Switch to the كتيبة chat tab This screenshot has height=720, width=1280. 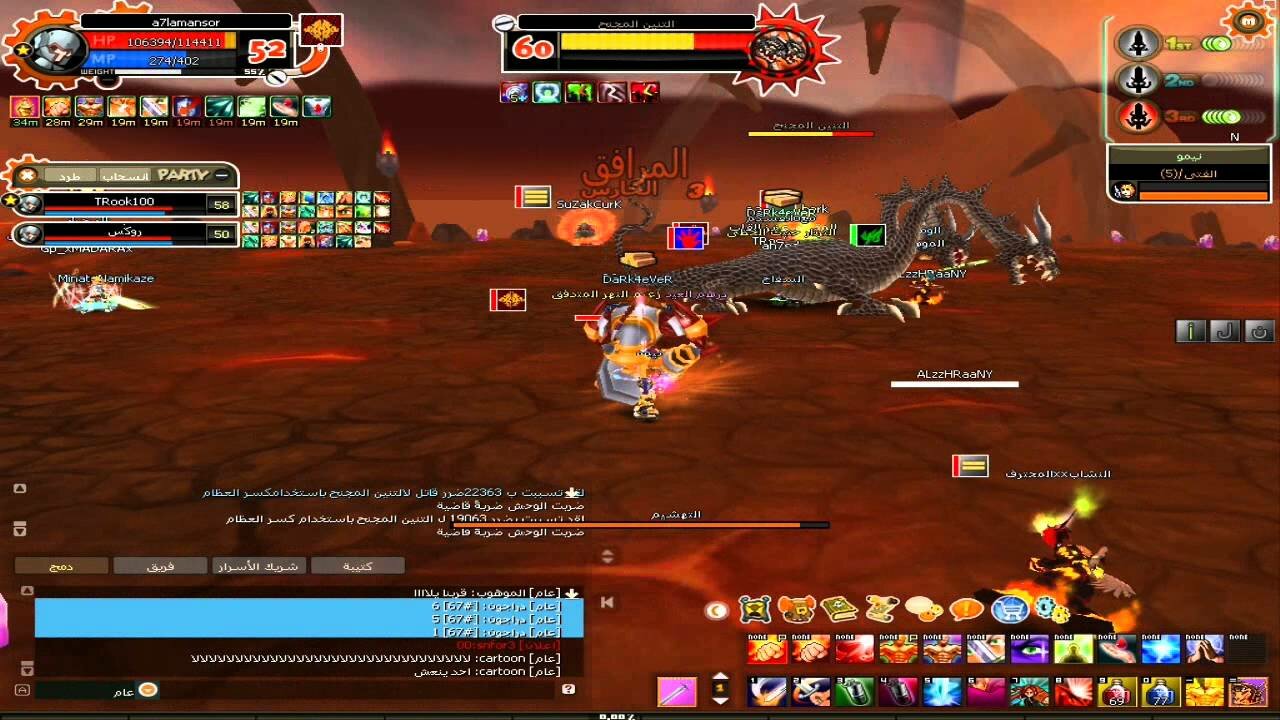point(357,566)
